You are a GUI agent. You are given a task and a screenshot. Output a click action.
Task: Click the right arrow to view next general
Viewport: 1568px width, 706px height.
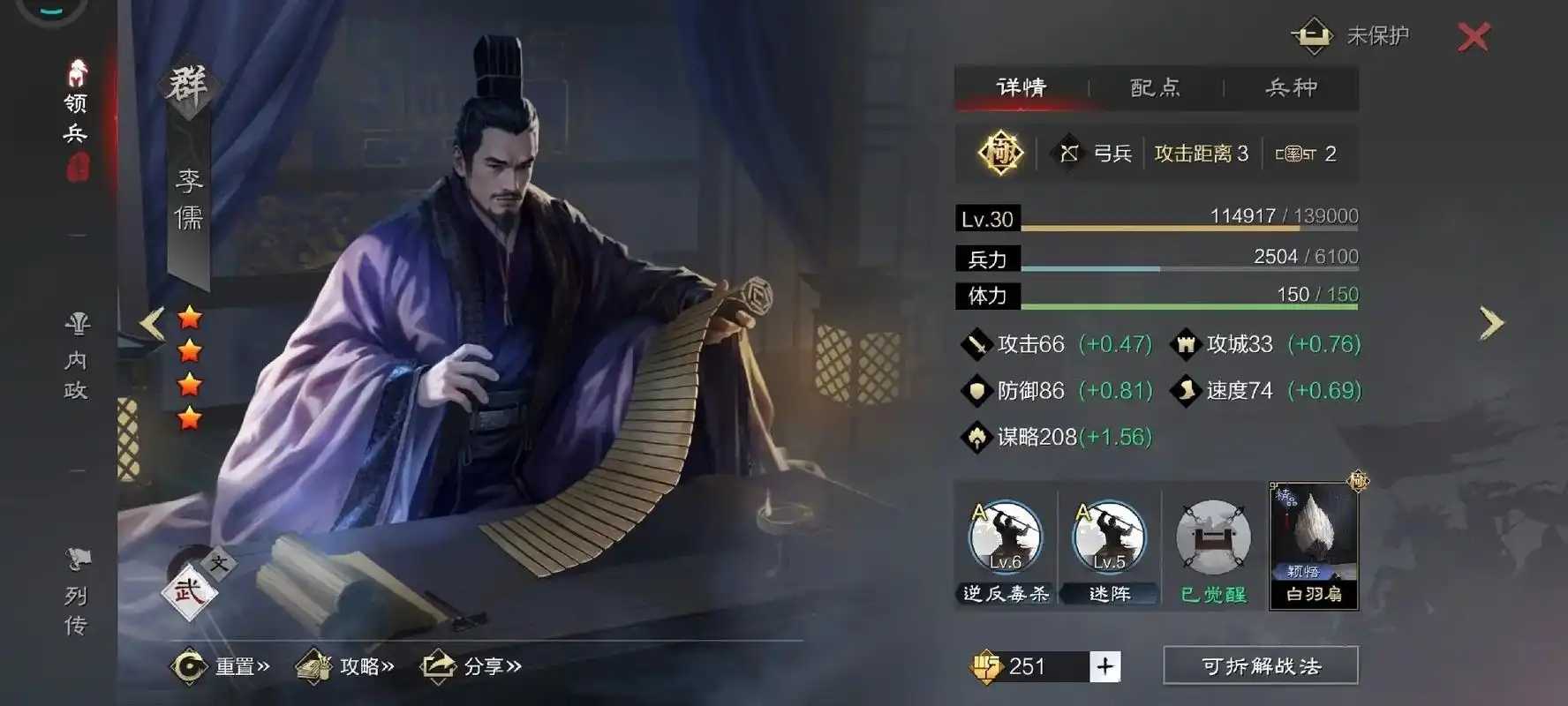point(1490,322)
